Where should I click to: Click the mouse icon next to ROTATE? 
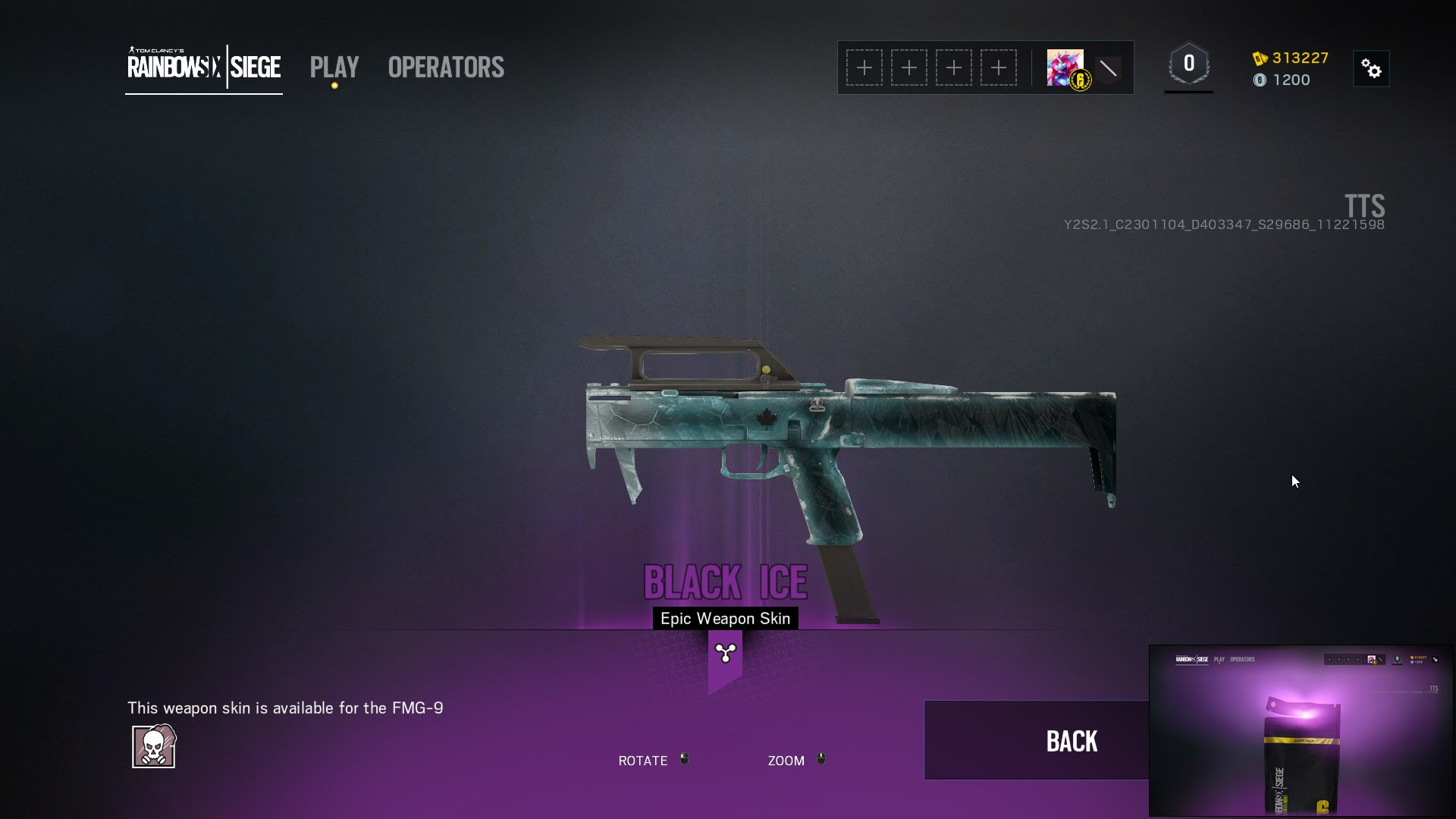[685, 759]
